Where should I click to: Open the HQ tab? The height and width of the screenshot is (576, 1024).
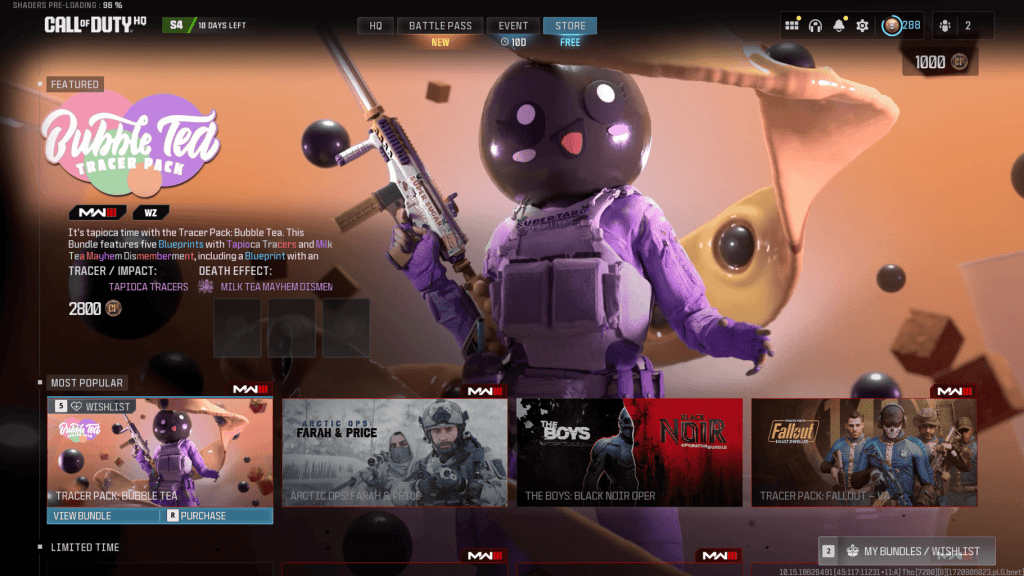375,25
